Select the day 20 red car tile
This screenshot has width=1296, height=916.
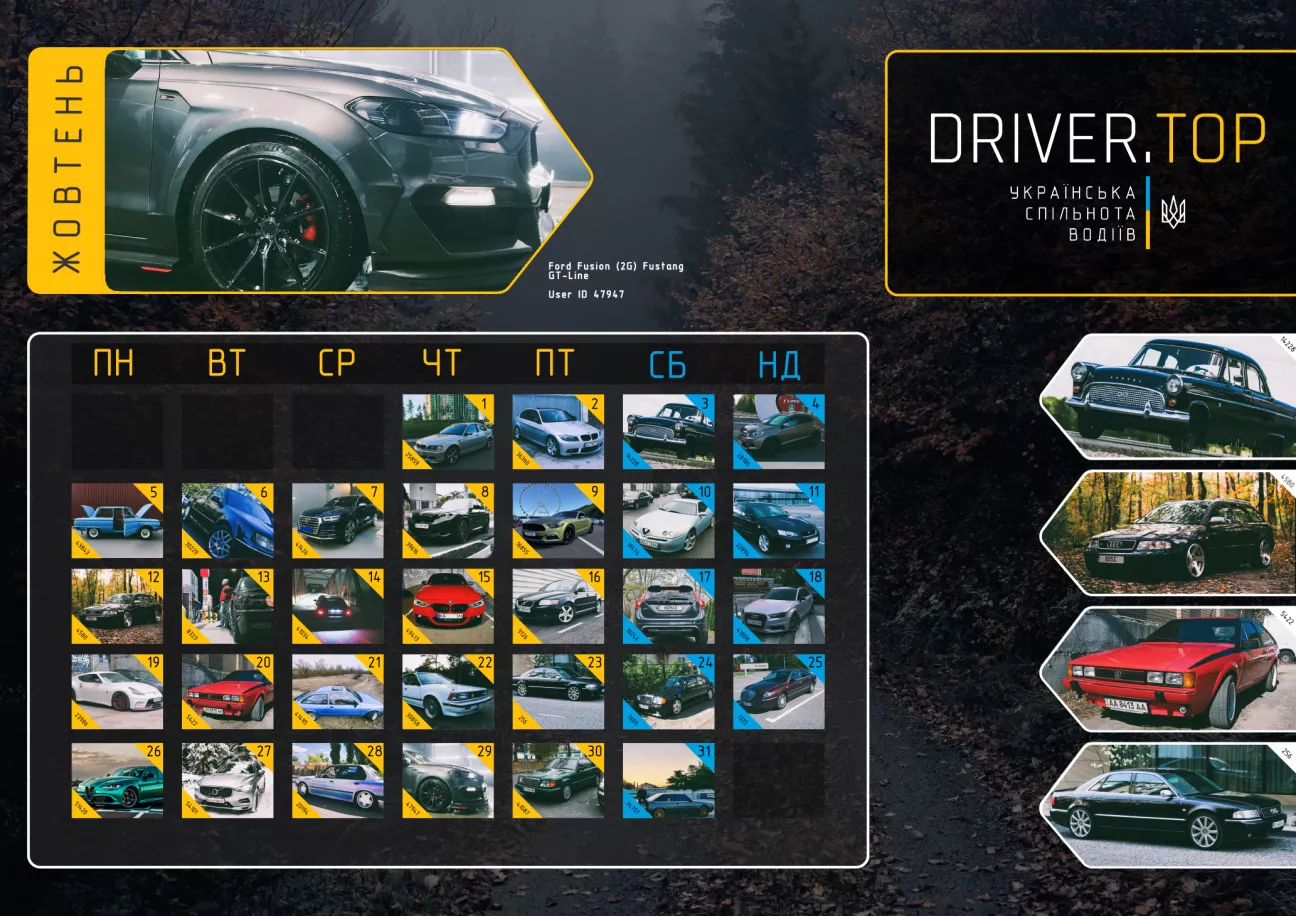227,692
